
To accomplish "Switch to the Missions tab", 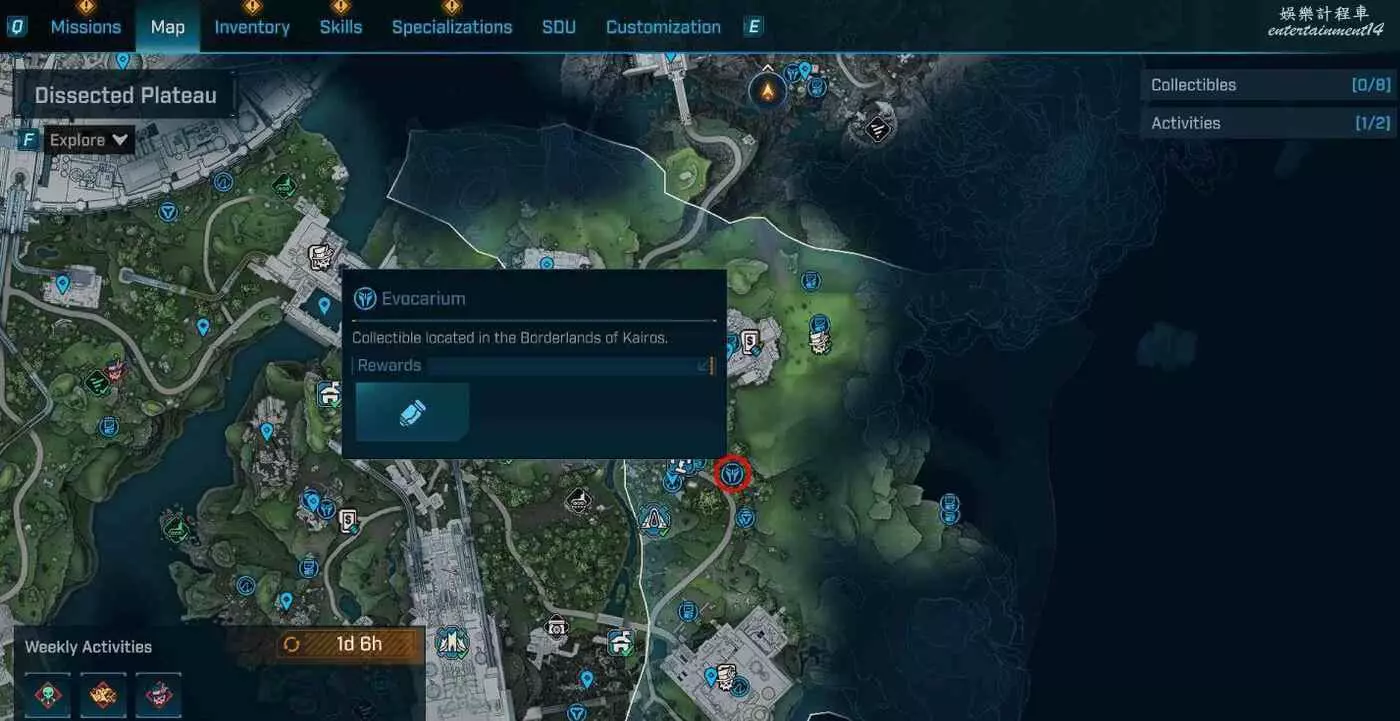I will pyautogui.click(x=85, y=27).
